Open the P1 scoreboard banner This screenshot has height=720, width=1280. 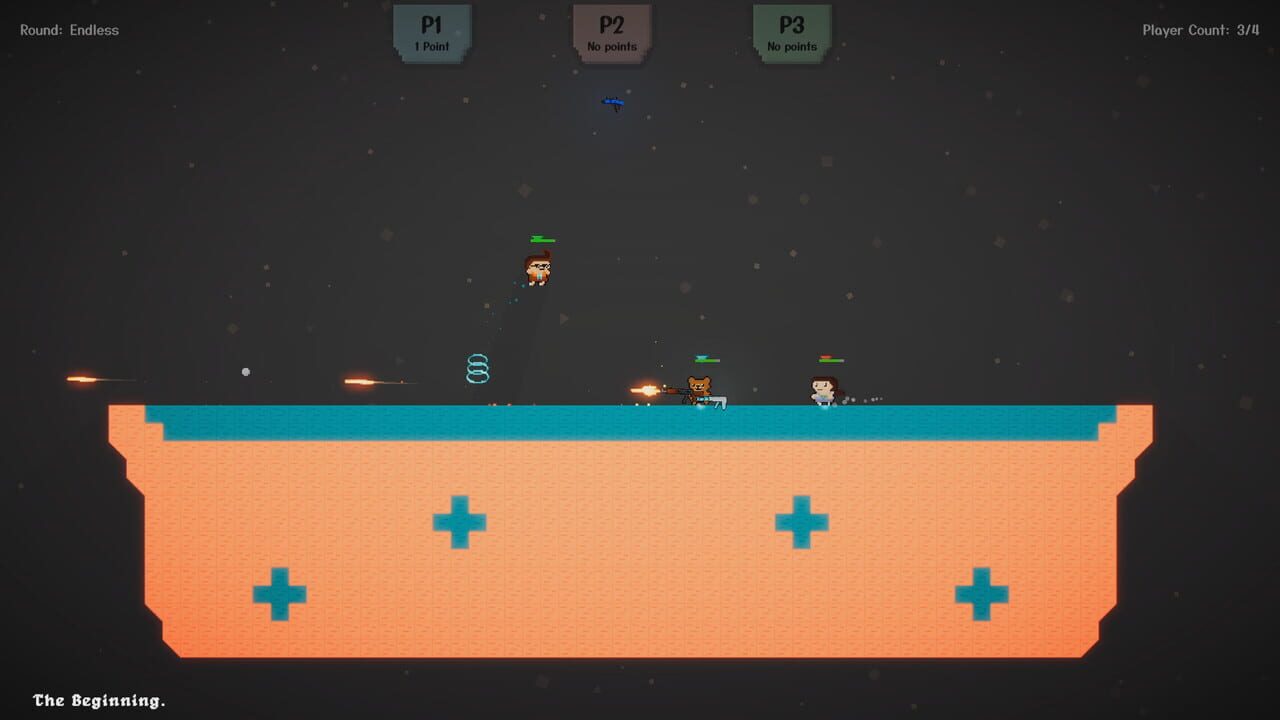pyautogui.click(x=431, y=33)
